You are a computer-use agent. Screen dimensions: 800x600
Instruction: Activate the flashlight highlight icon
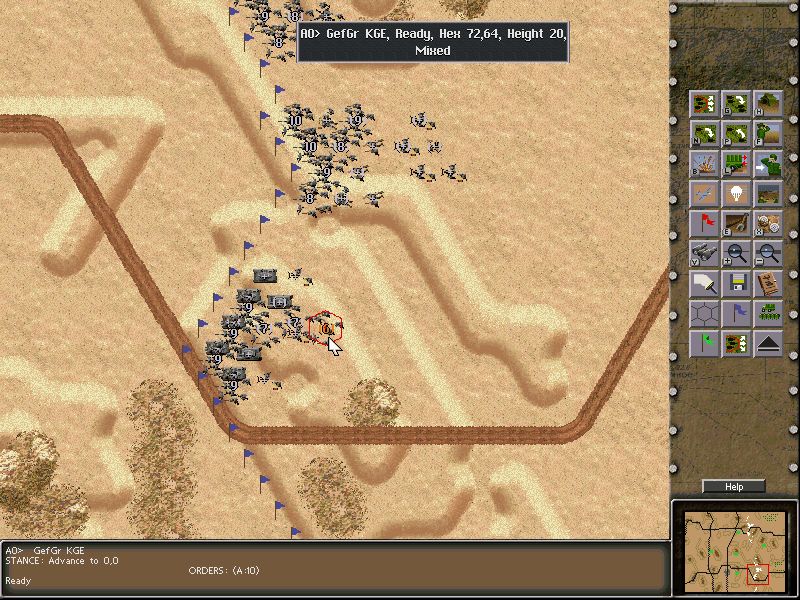click(704, 283)
